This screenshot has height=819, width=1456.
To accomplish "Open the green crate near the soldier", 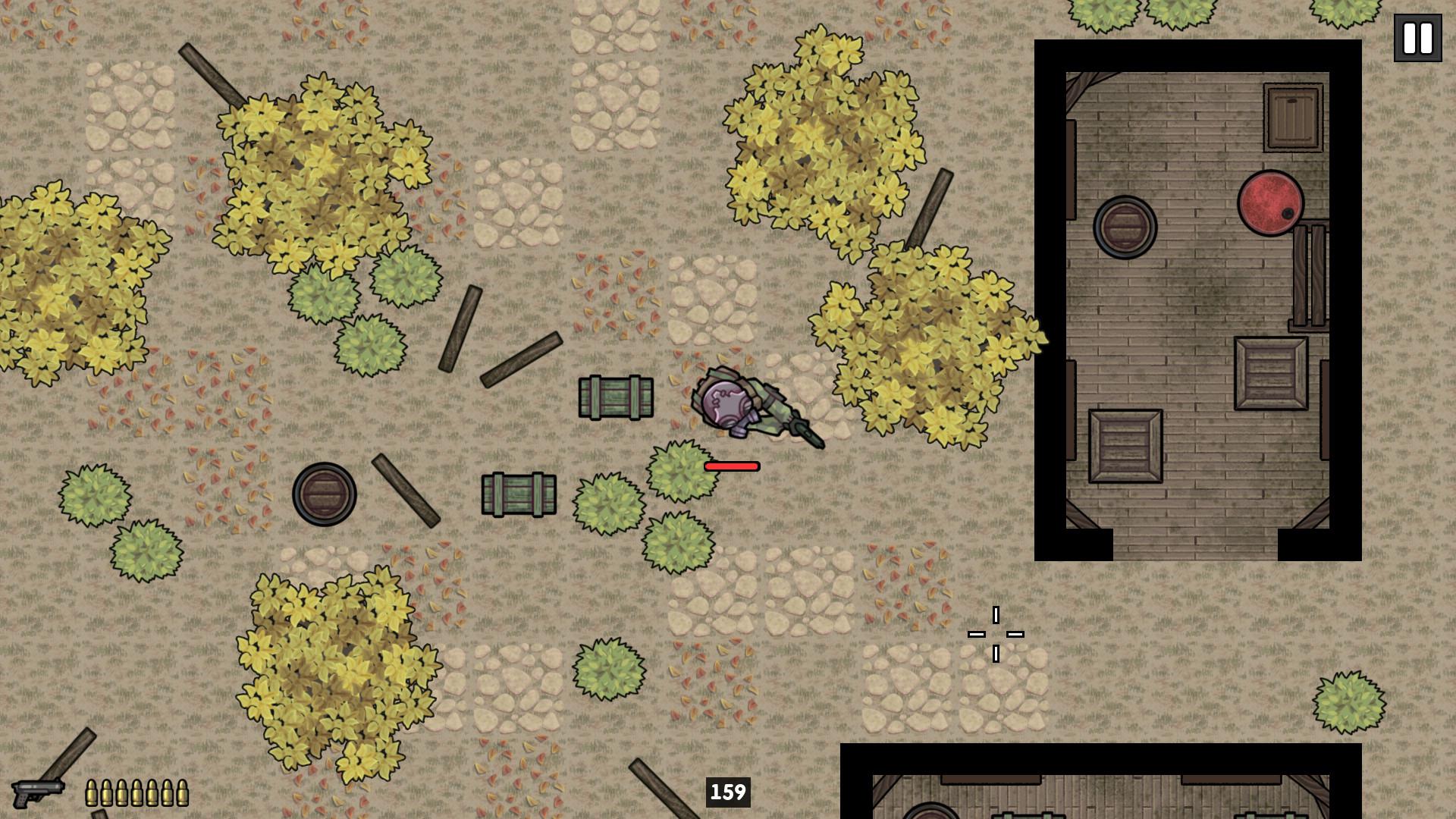I will click(x=616, y=398).
